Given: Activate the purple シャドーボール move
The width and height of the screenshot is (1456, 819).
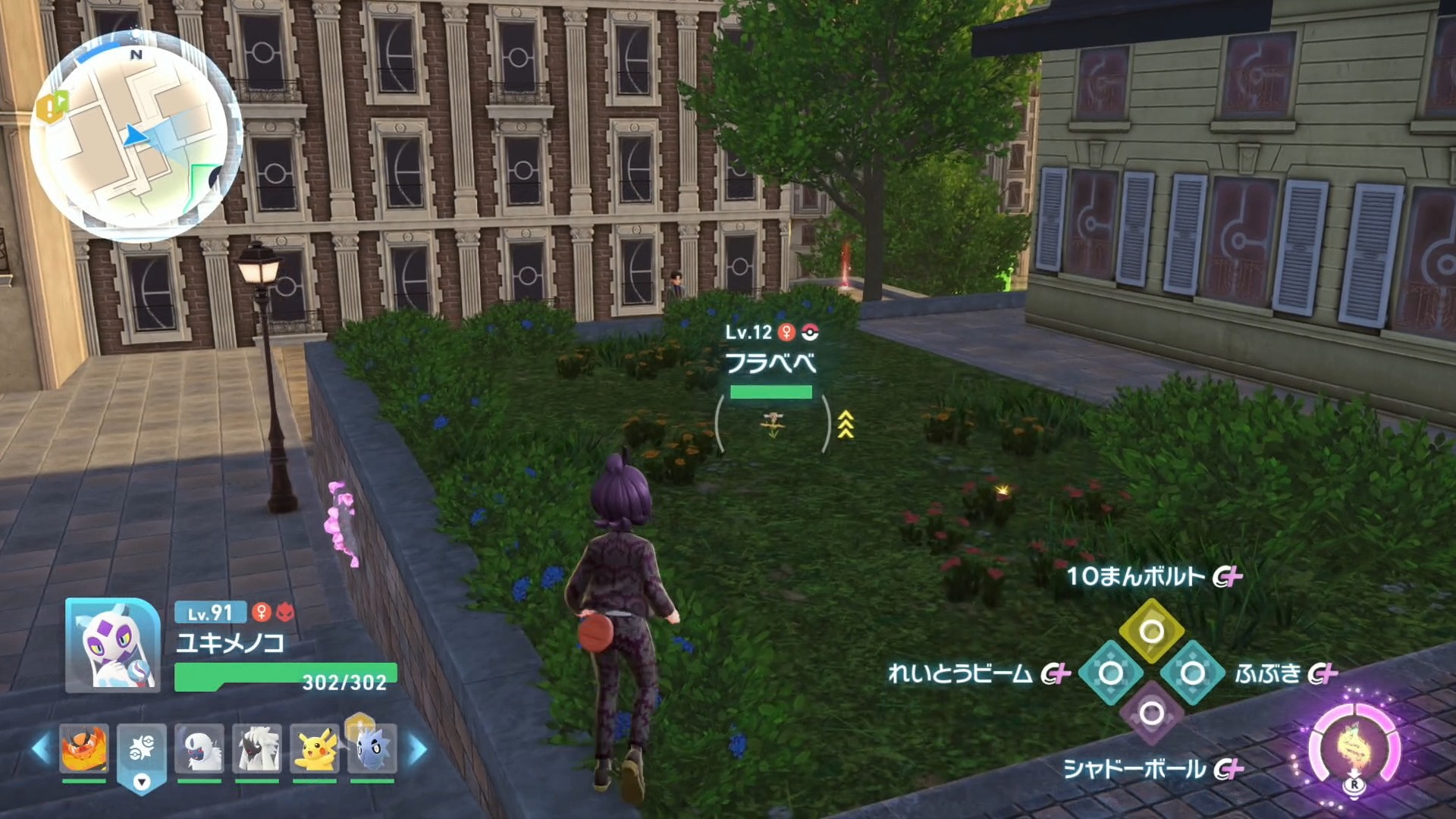Looking at the screenshot, I should (x=1151, y=714).
